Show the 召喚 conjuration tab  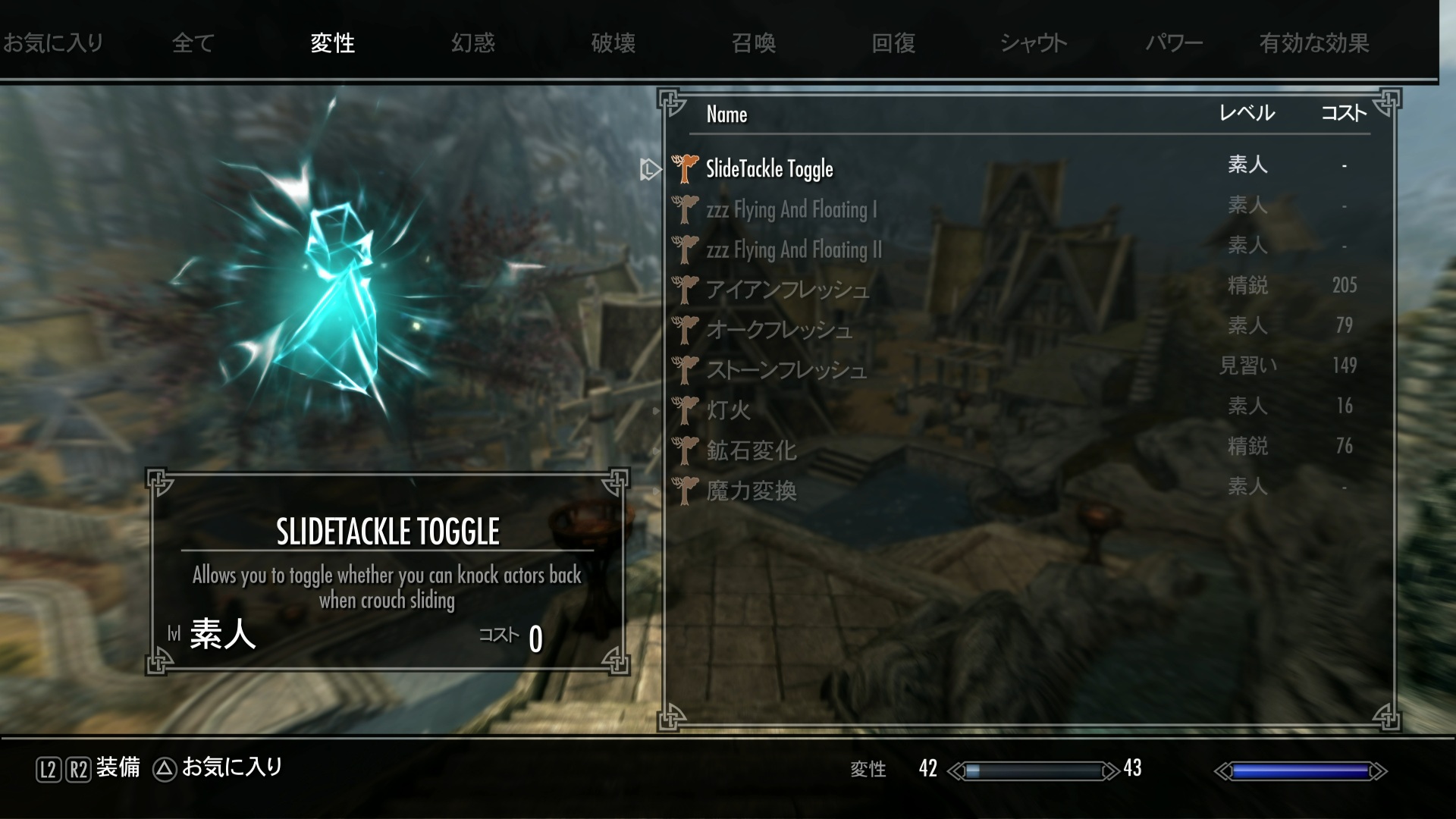[754, 42]
